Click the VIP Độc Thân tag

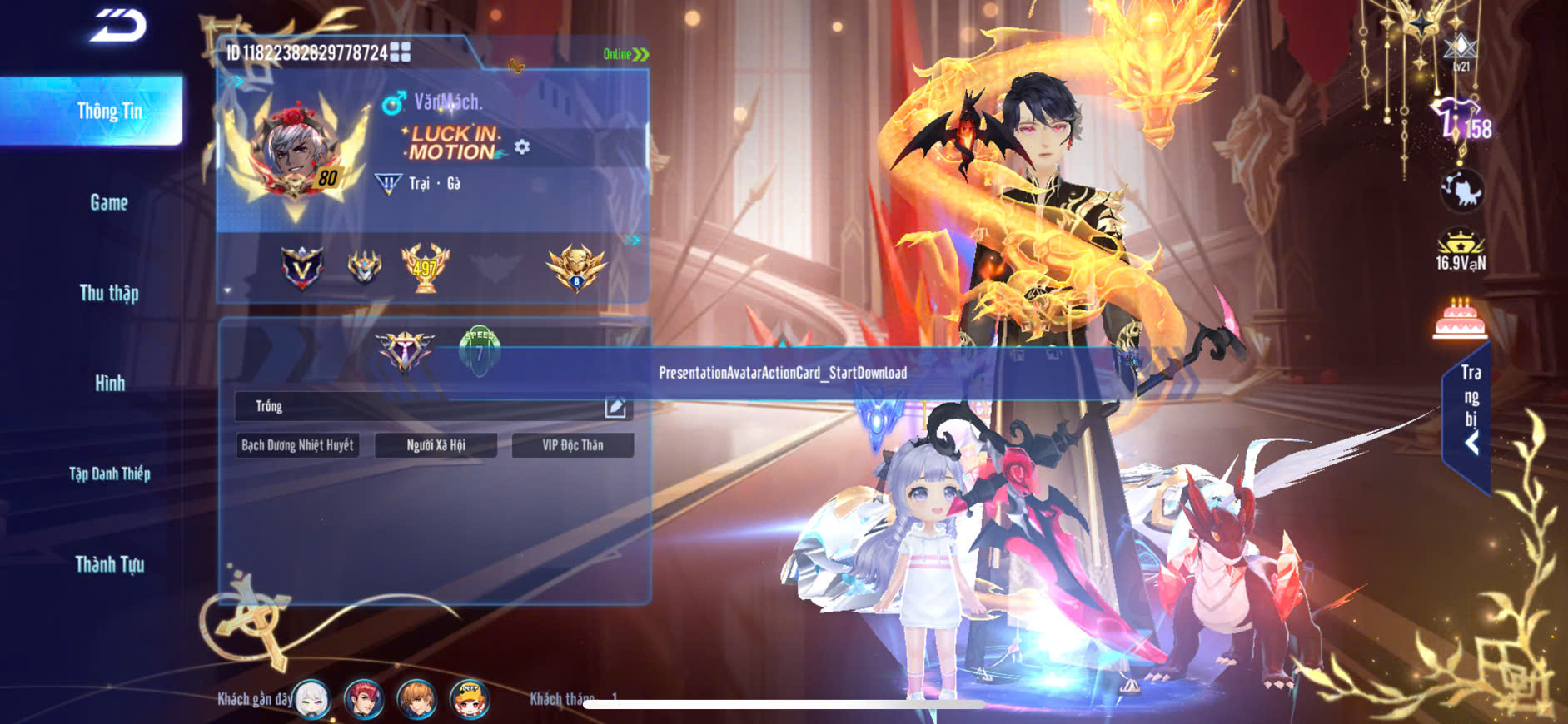tap(573, 445)
